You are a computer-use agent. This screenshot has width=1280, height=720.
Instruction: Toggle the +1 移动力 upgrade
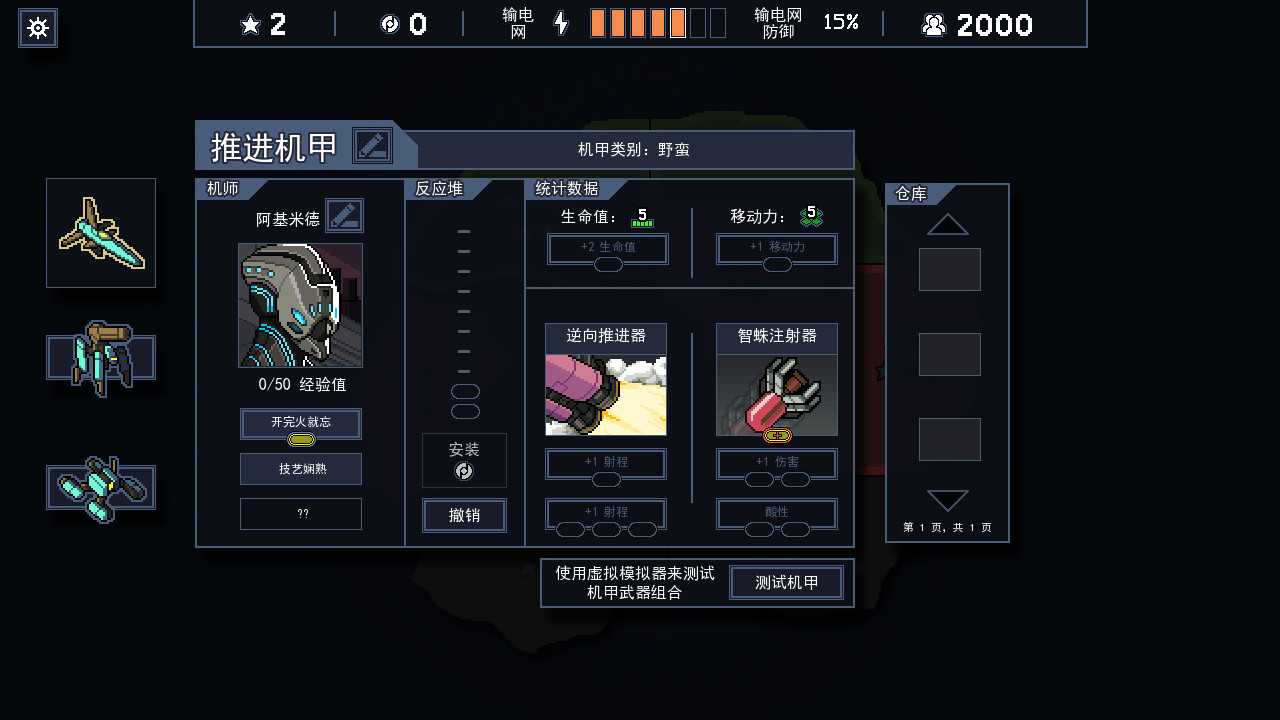click(x=776, y=248)
